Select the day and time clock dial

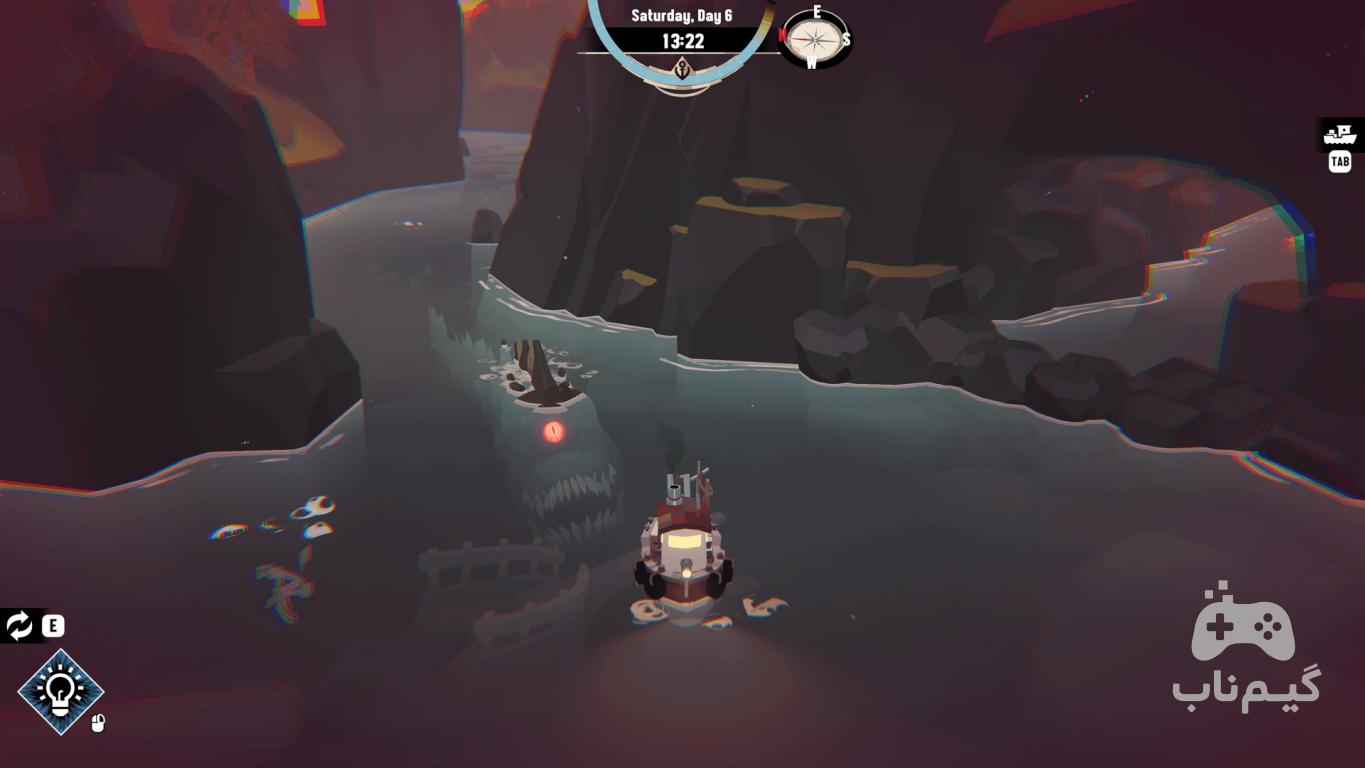point(682,40)
